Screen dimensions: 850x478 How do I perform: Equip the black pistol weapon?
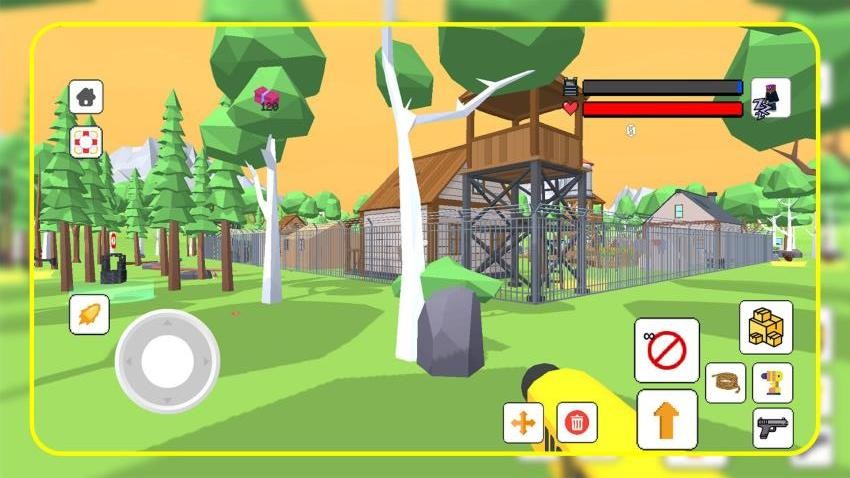pyautogui.click(x=772, y=428)
